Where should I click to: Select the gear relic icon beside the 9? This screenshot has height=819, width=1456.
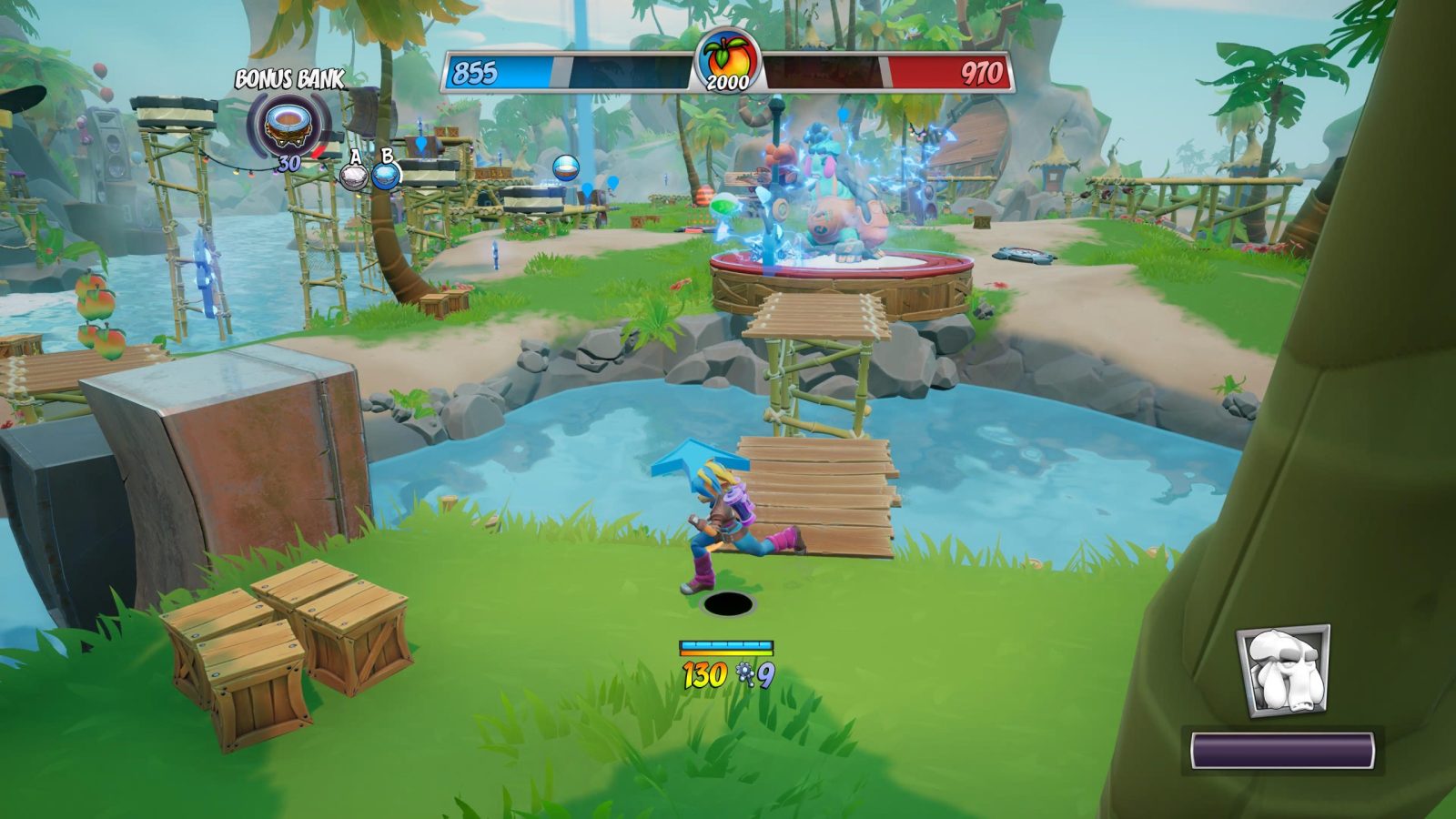(x=745, y=673)
